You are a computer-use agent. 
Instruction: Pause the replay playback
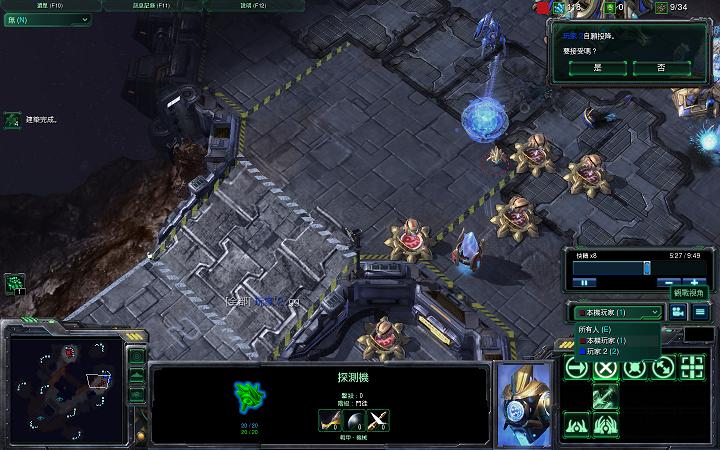pyautogui.click(x=583, y=282)
